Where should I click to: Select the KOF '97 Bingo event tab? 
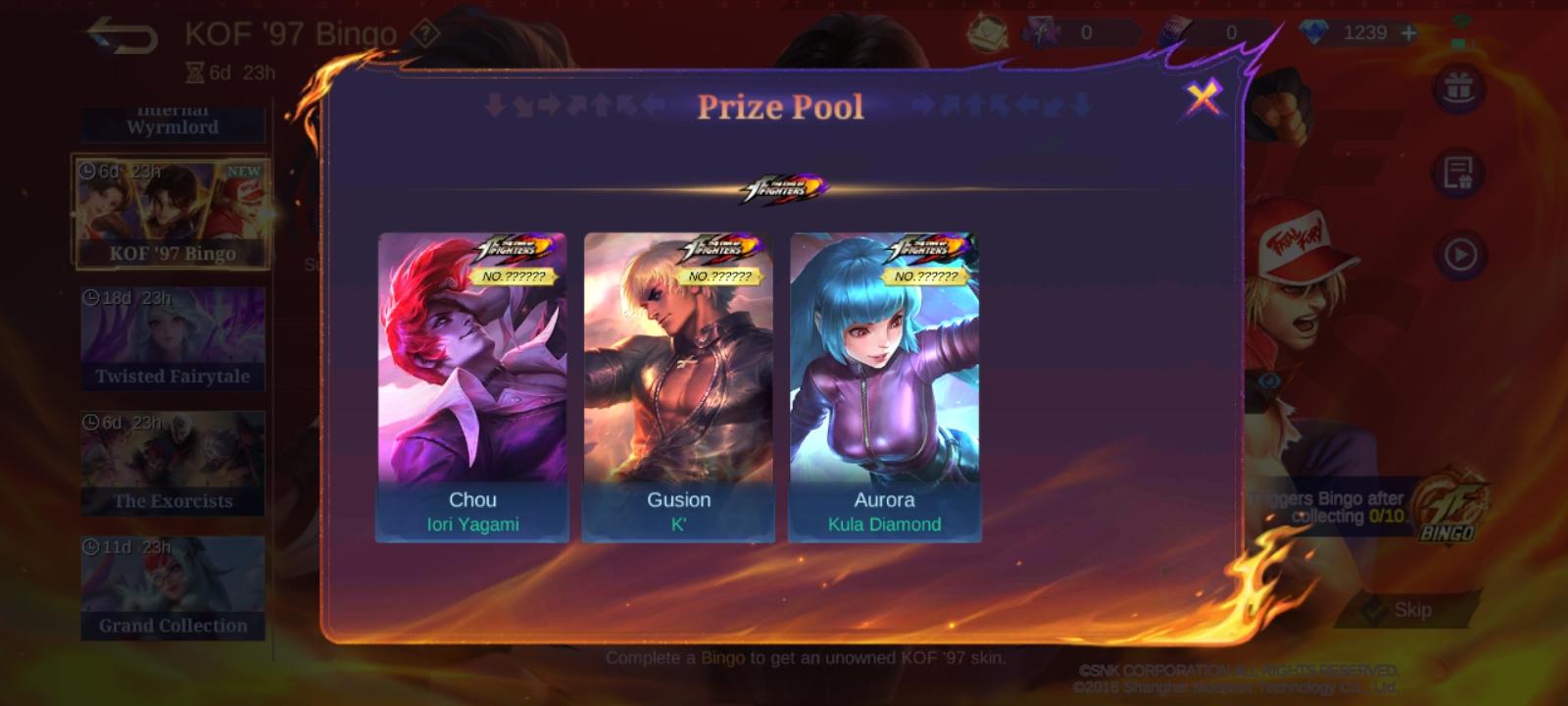(x=172, y=211)
